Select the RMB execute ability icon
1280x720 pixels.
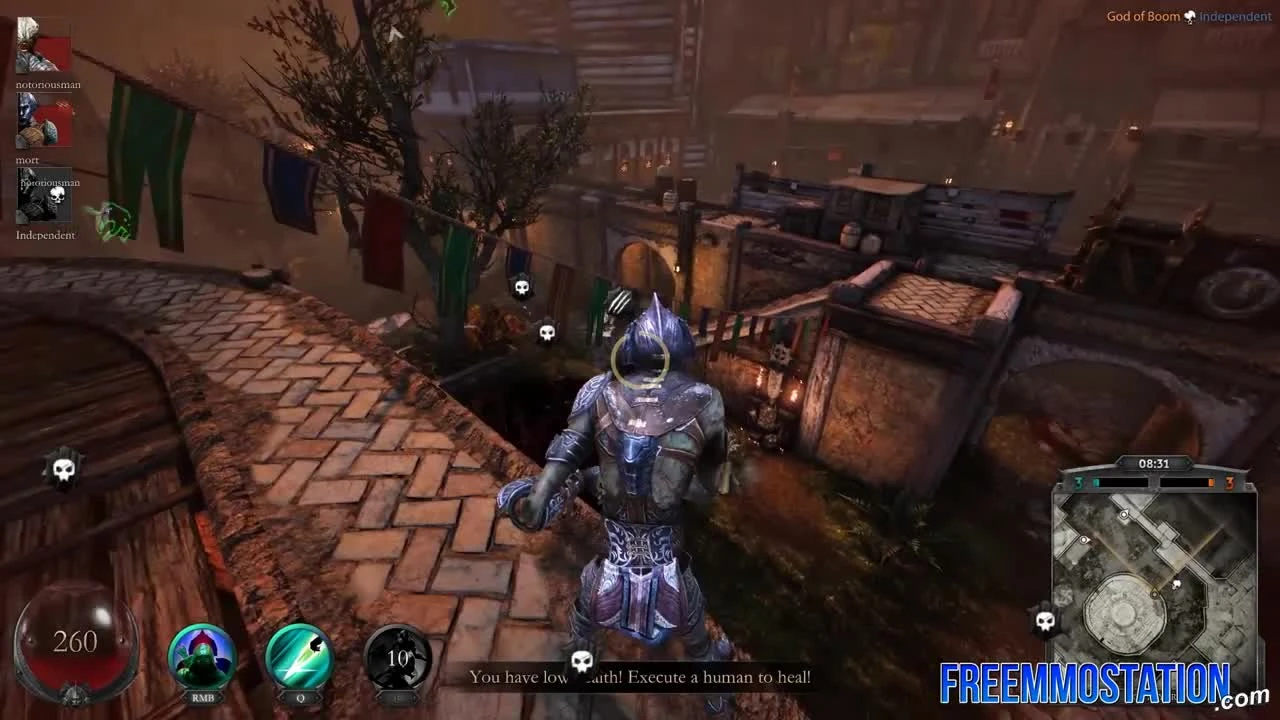[x=202, y=660]
